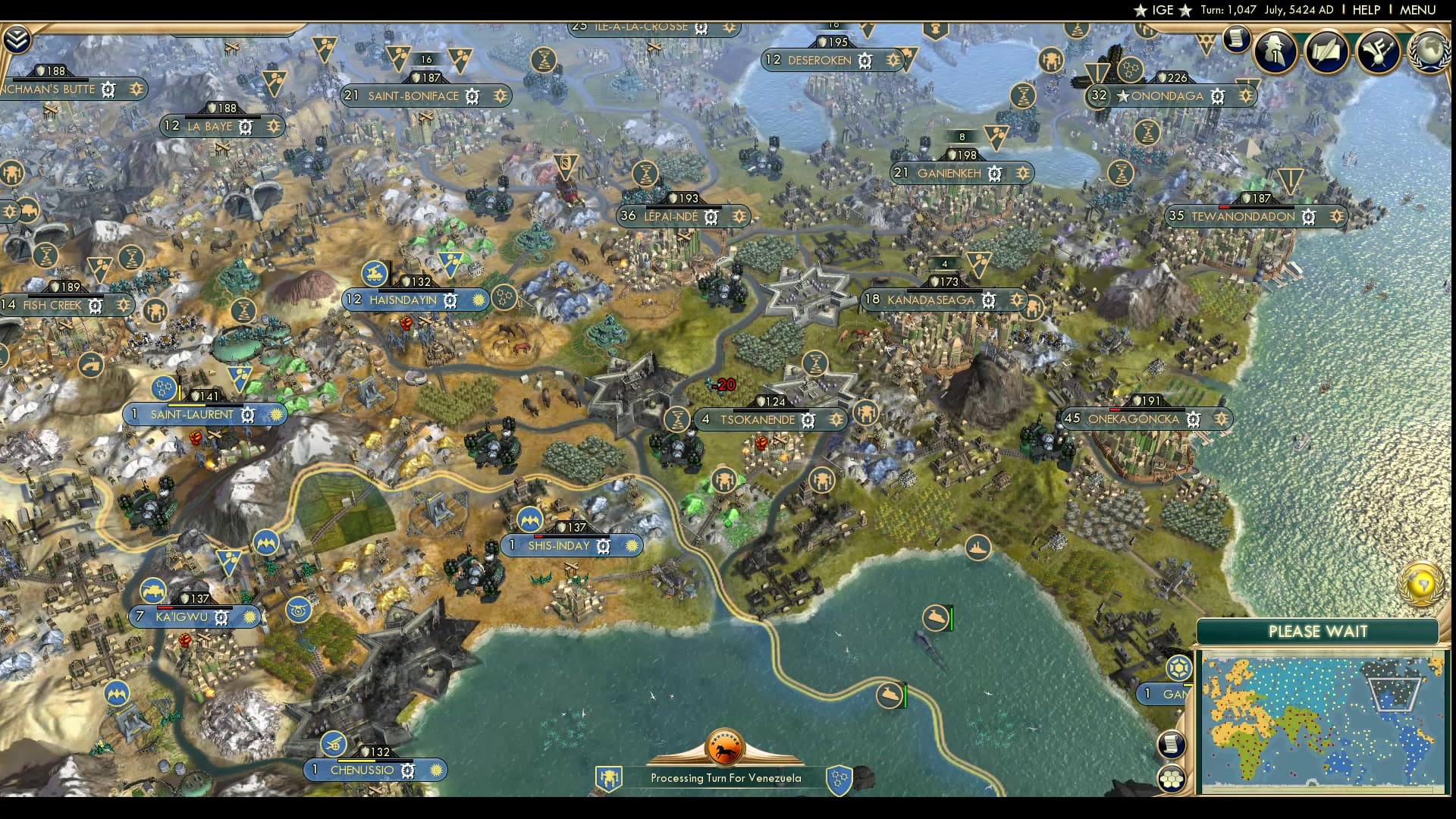This screenshot has width=1456, height=819.
Task: Open the Espionage overview spy icon
Action: click(1275, 52)
